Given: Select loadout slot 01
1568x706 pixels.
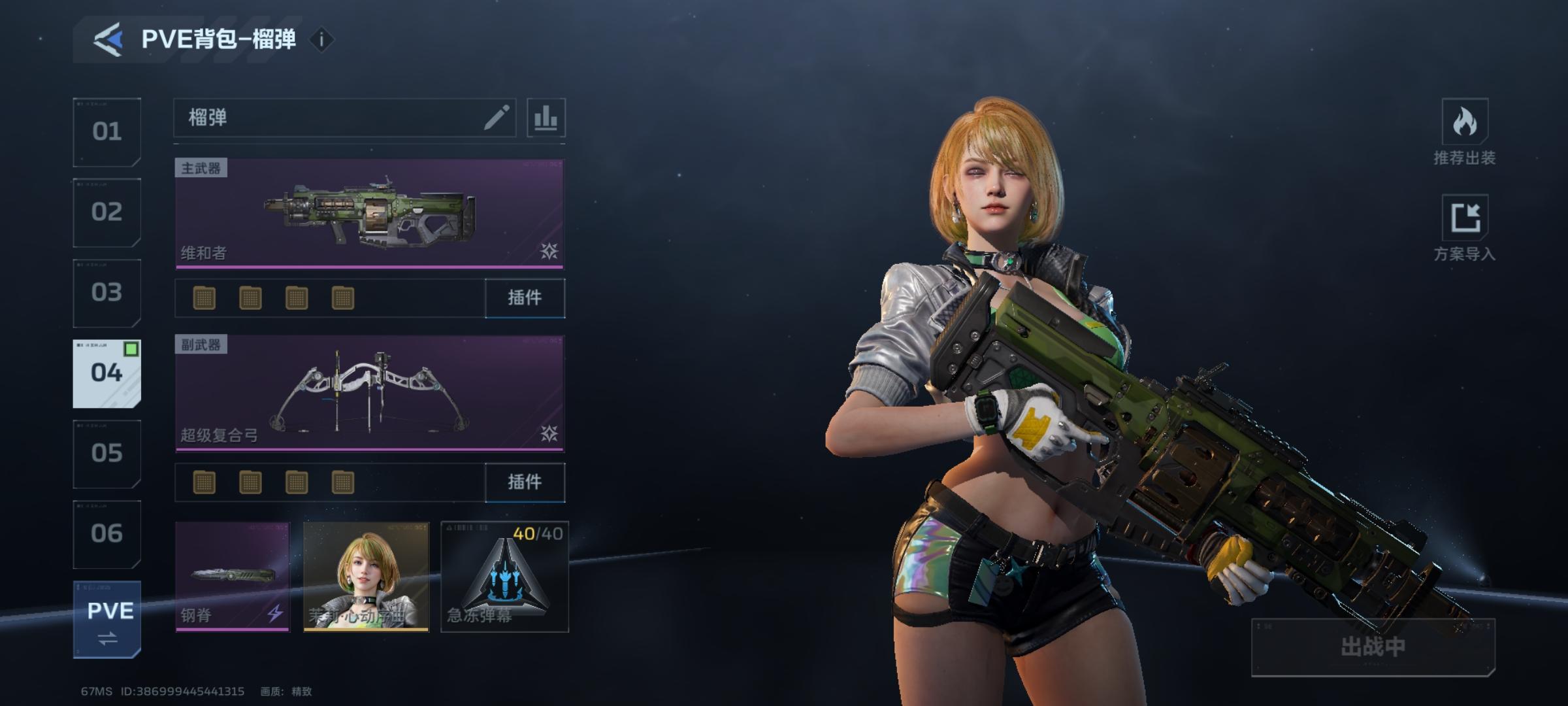Looking at the screenshot, I should click(106, 132).
